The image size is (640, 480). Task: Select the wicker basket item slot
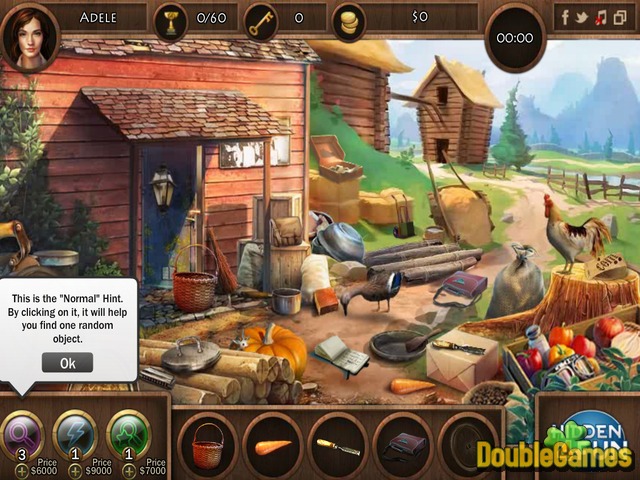(208, 444)
